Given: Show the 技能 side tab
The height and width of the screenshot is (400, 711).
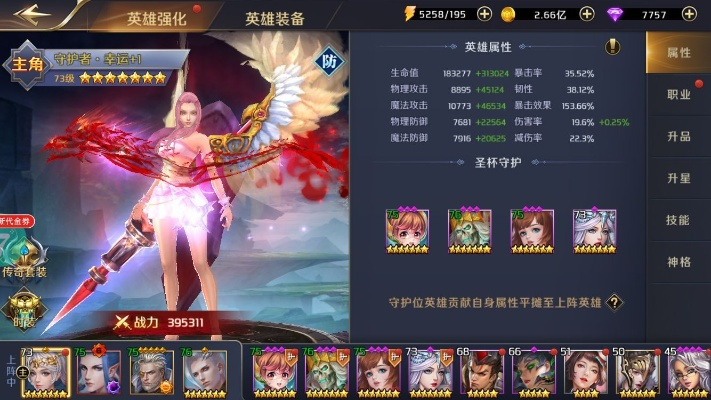Looking at the screenshot, I should pyautogui.click(x=678, y=220).
